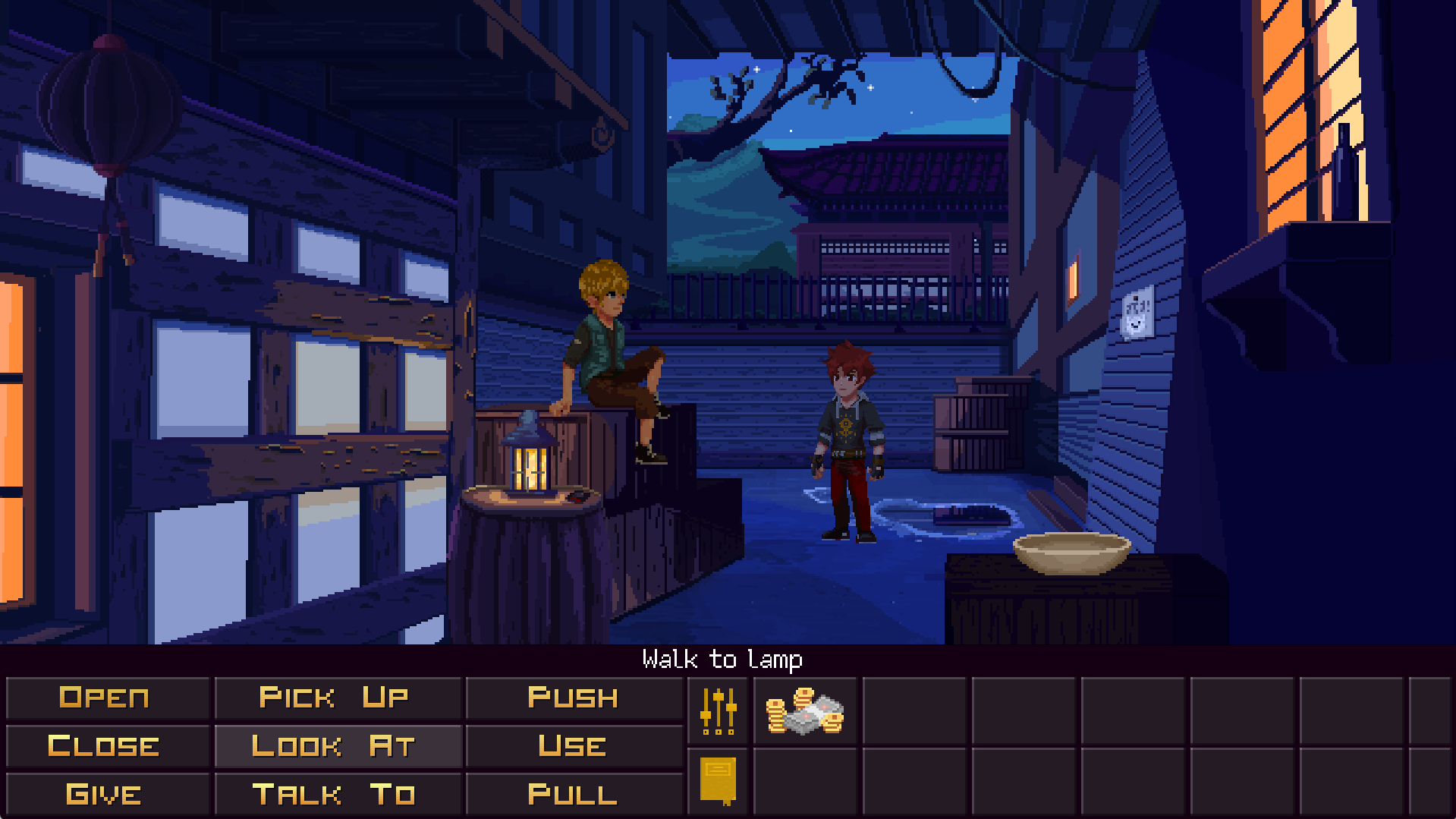Open the settings sliders icon
1456x819 pixels.
pos(718,711)
